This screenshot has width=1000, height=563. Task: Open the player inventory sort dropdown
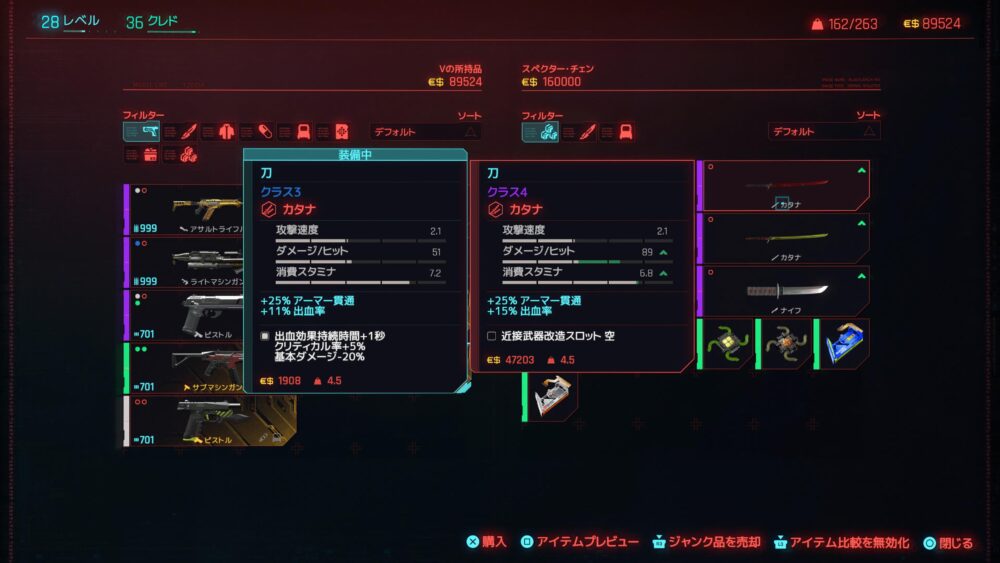point(425,132)
